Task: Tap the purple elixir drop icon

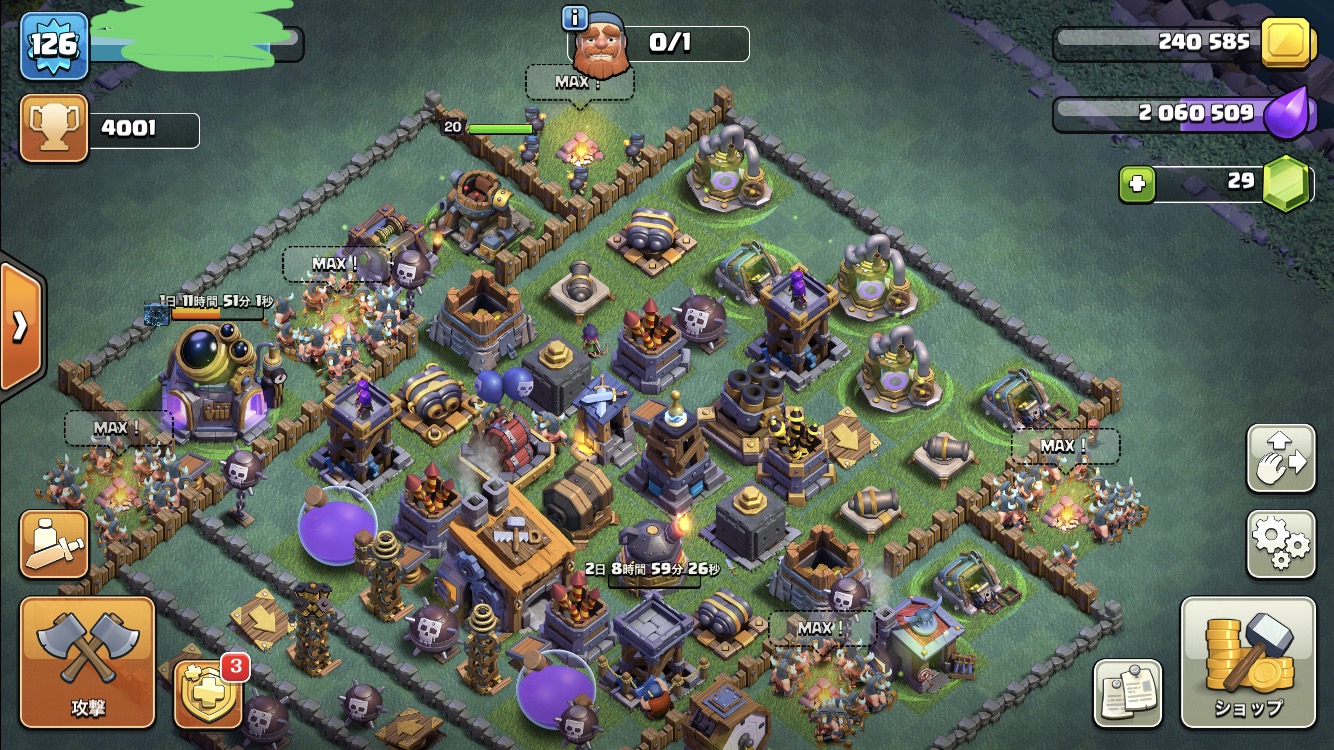Action: 1286,113
